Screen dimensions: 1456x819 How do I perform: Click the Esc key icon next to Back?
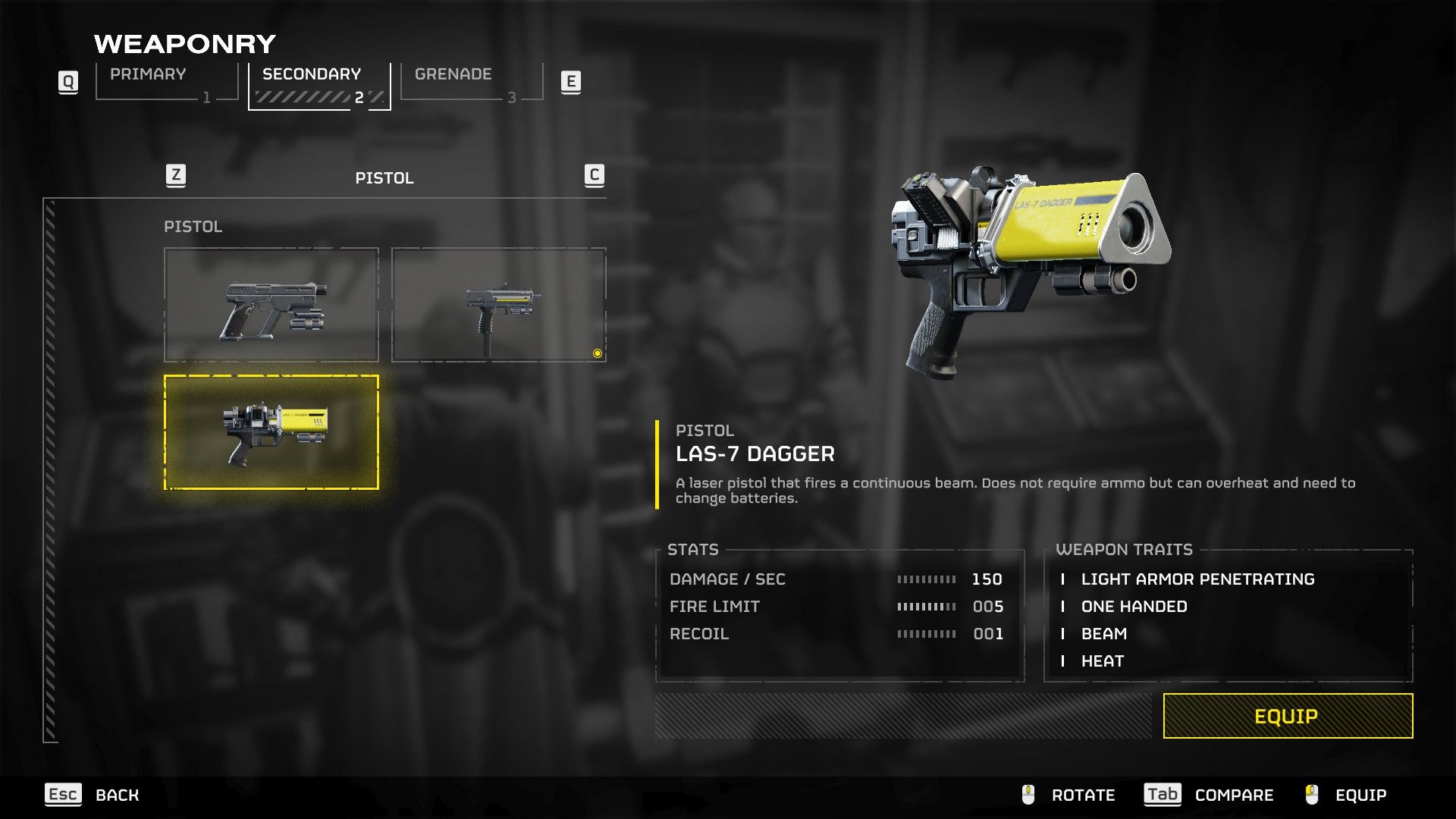(x=64, y=795)
